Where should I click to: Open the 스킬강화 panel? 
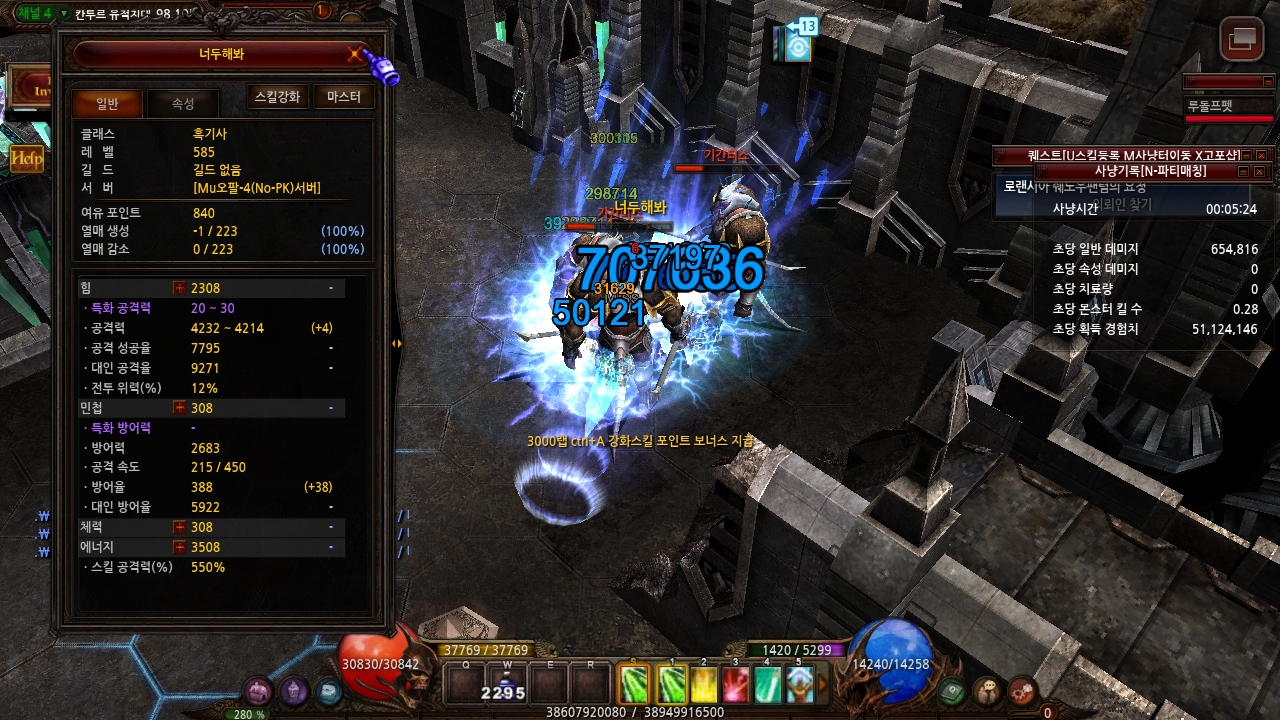pyautogui.click(x=277, y=97)
